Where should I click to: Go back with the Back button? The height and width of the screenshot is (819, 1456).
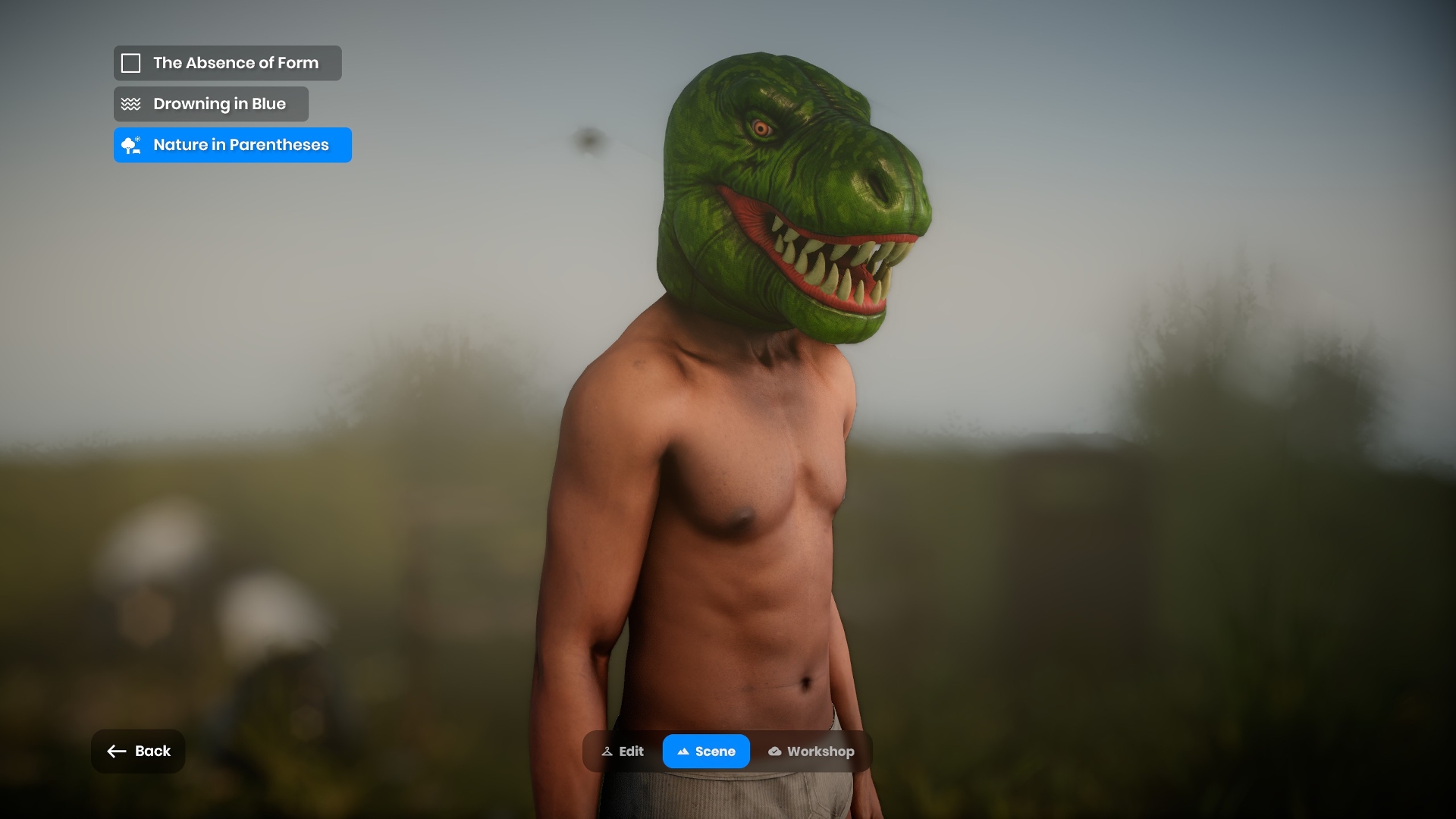138,751
